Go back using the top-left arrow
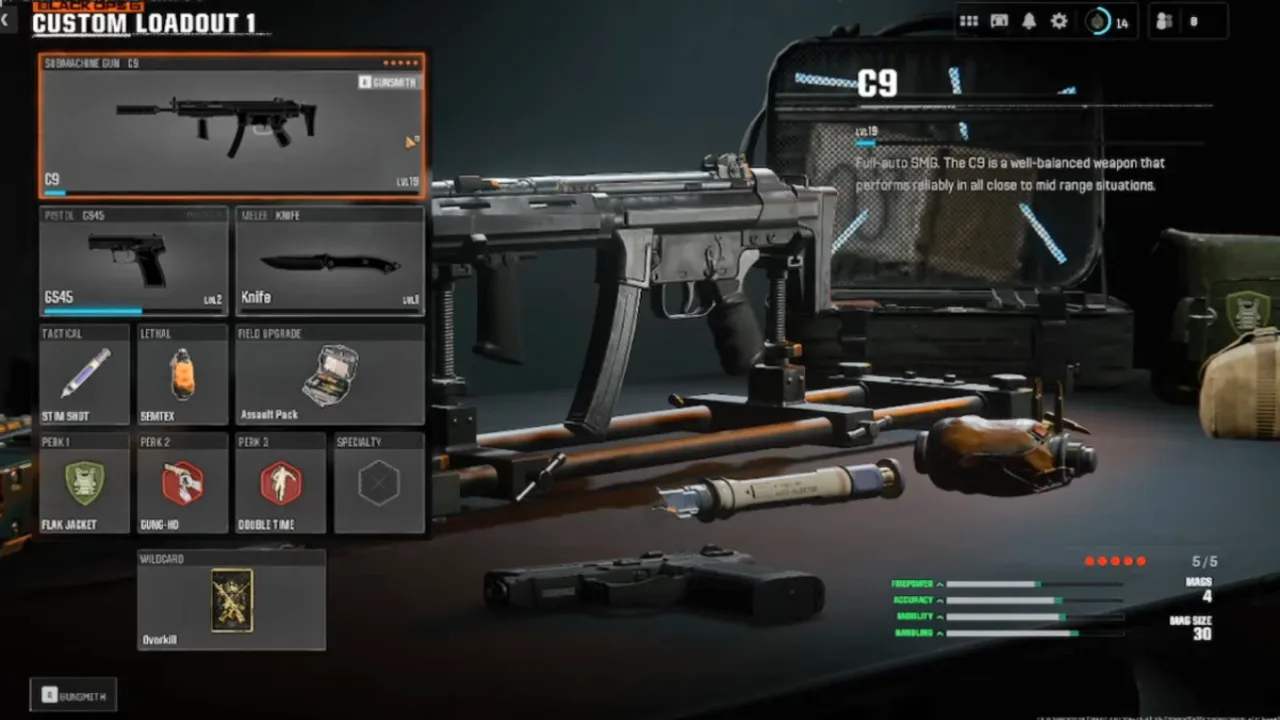Image resolution: width=1280 pixels, height=720 pixels. pos(7,19)
